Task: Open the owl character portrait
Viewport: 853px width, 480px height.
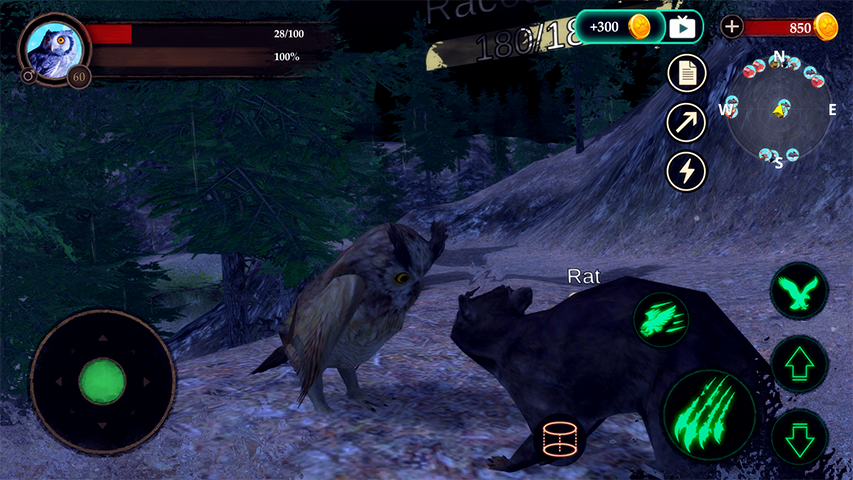Action: tap(53, 47)
